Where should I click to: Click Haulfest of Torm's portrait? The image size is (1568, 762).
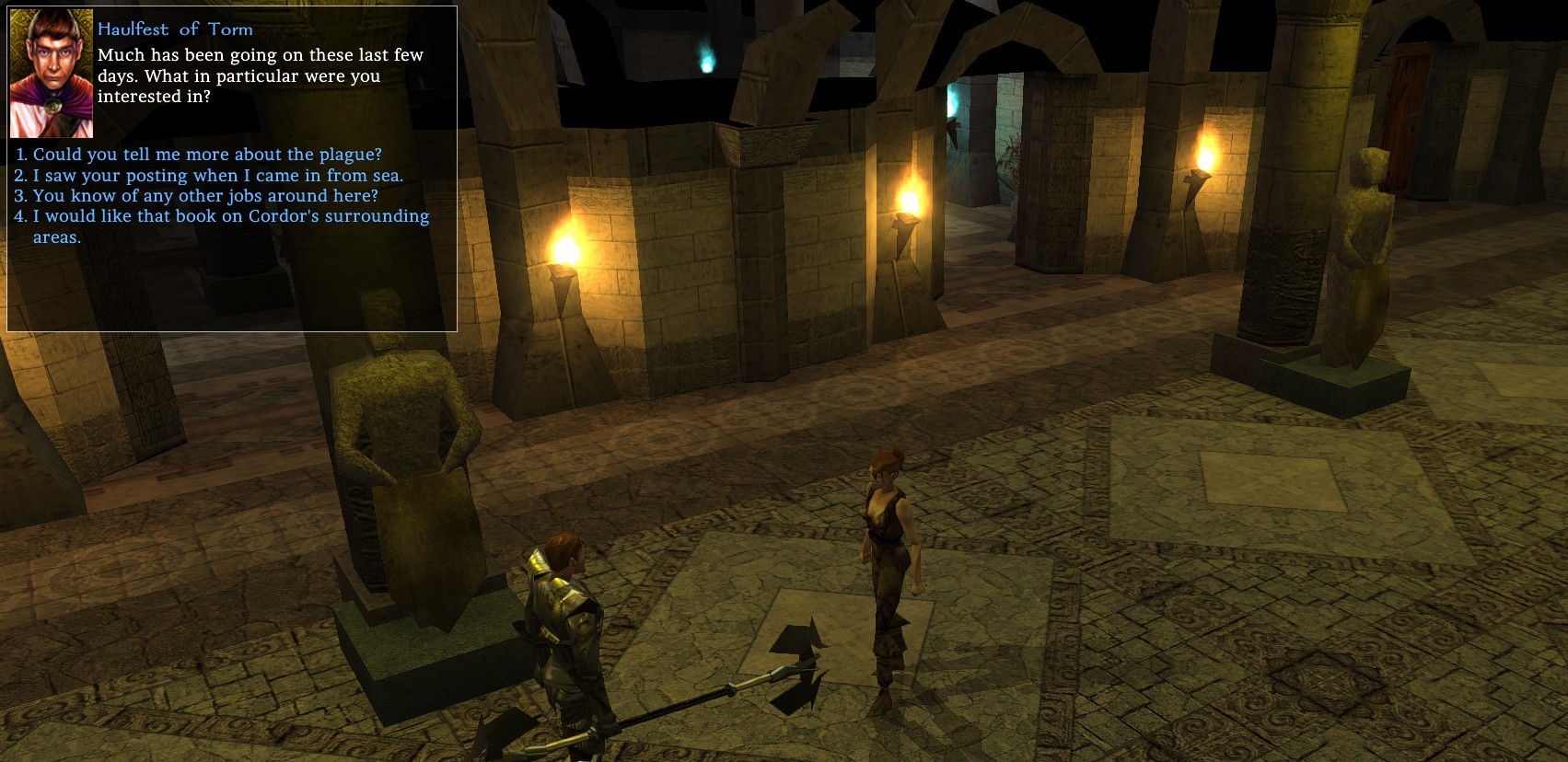coord(52,74)
